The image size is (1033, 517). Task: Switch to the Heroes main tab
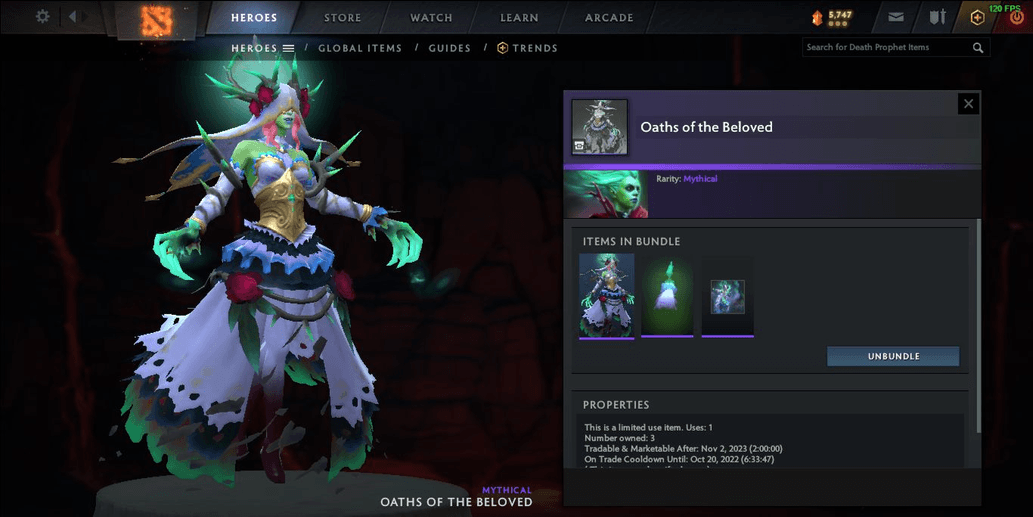coord(254,18)
